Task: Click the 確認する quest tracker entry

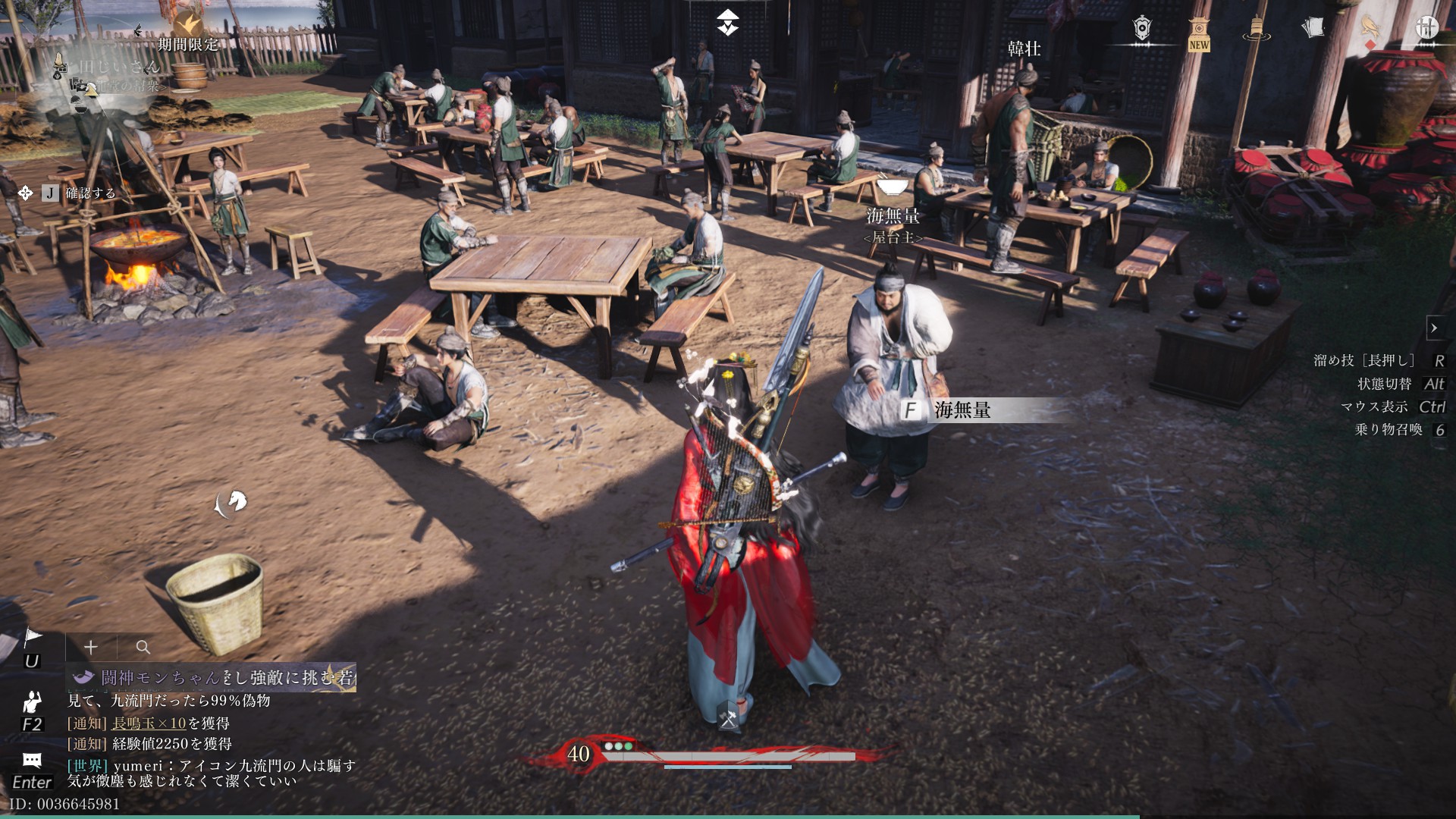Action: click(x=90, y=193)
